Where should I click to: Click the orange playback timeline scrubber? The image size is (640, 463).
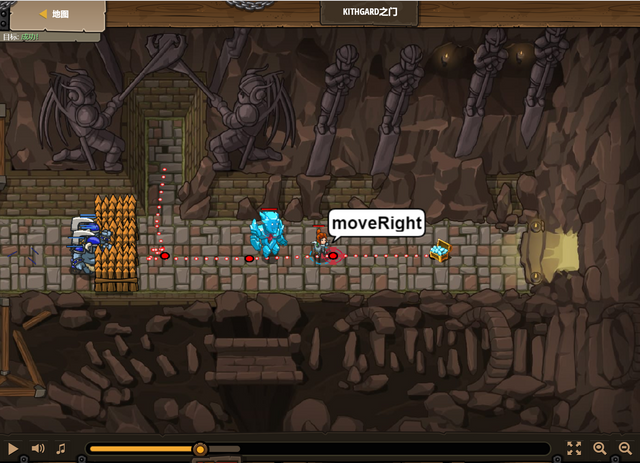coord(200,449)
